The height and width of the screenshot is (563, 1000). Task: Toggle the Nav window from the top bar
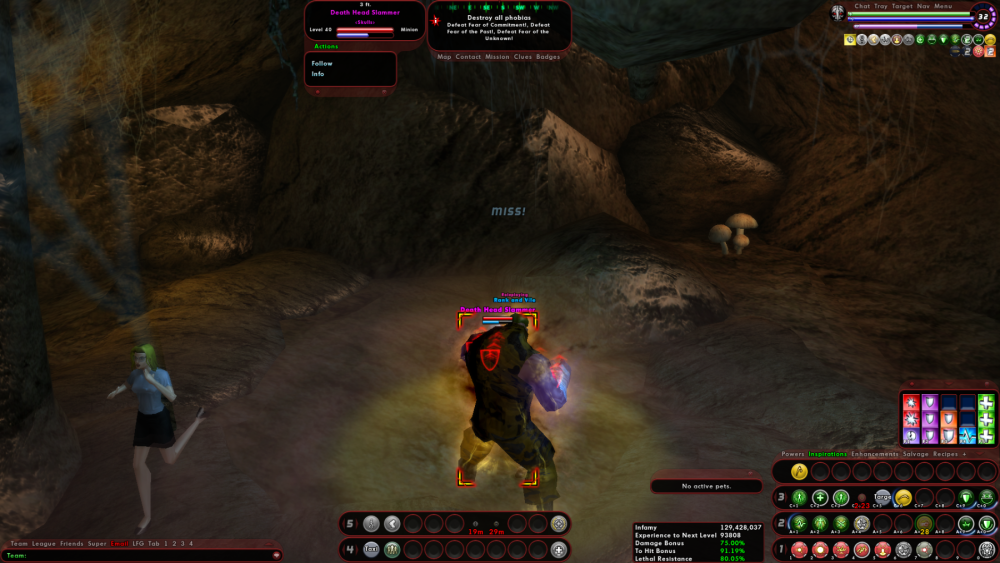(924, 6)
